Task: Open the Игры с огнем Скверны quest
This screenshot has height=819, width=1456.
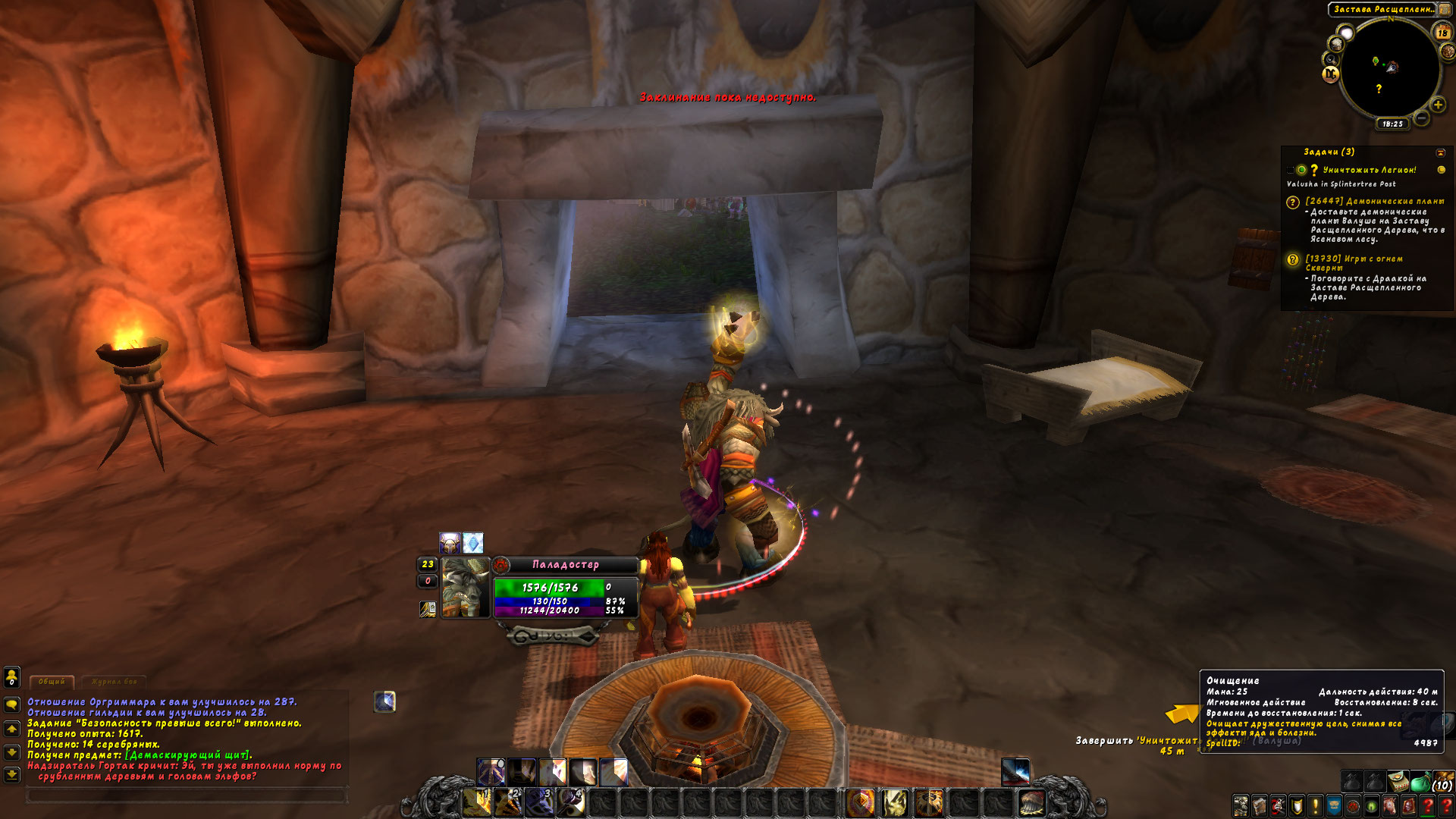Action: point(1354,259)
